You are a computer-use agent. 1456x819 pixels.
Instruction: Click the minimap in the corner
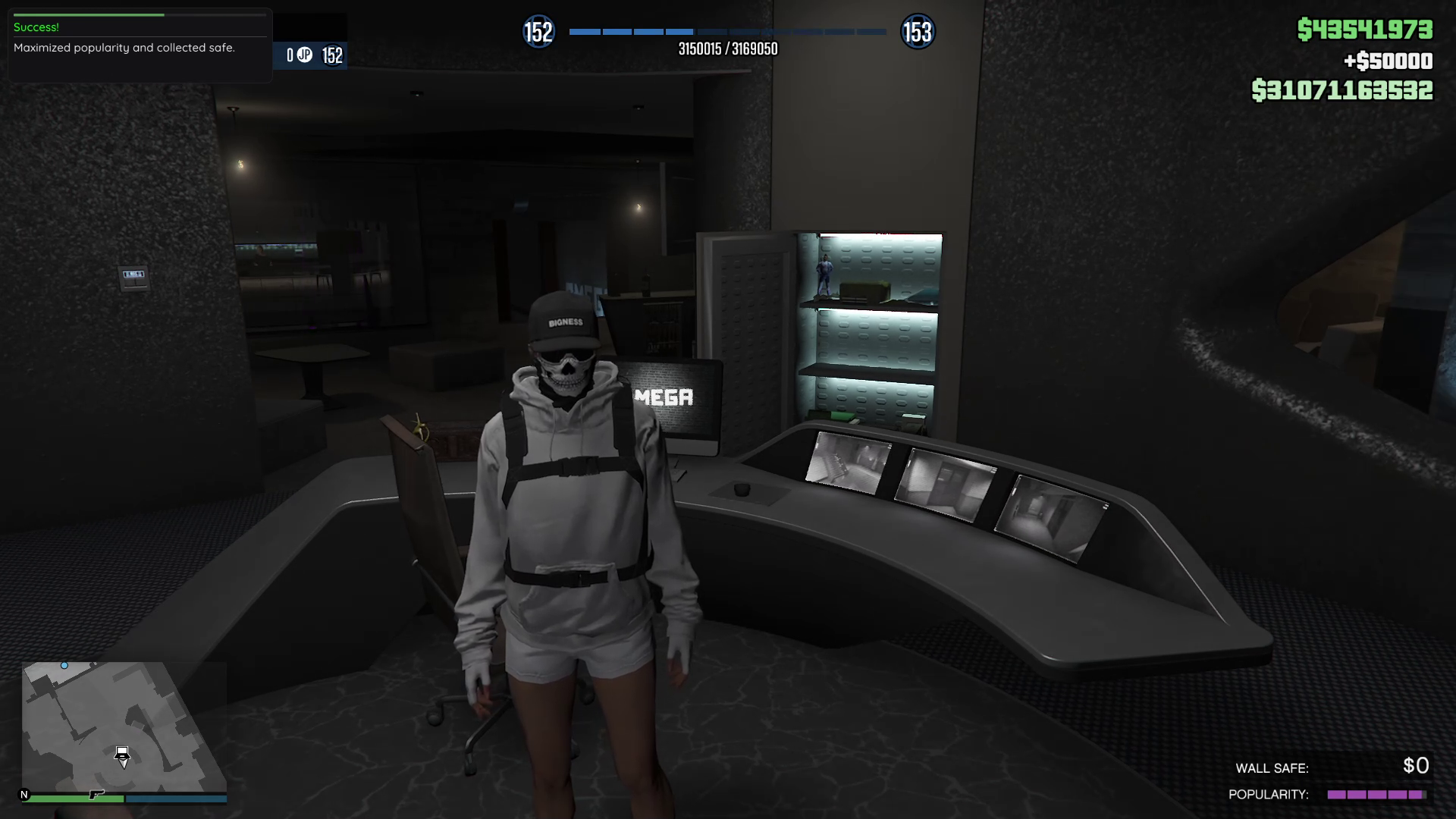(121, 726)
